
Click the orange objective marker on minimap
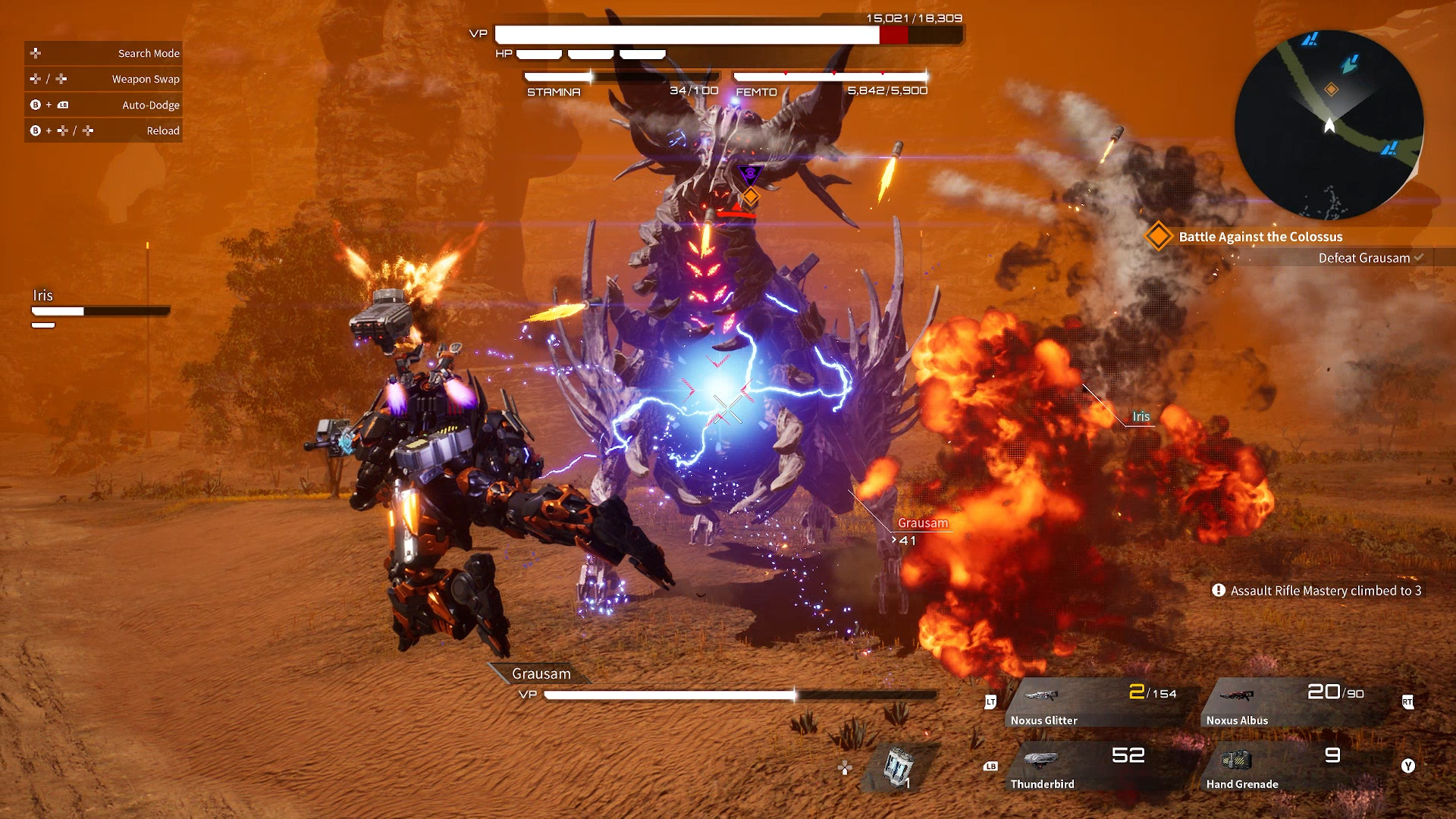point(1332,89)
